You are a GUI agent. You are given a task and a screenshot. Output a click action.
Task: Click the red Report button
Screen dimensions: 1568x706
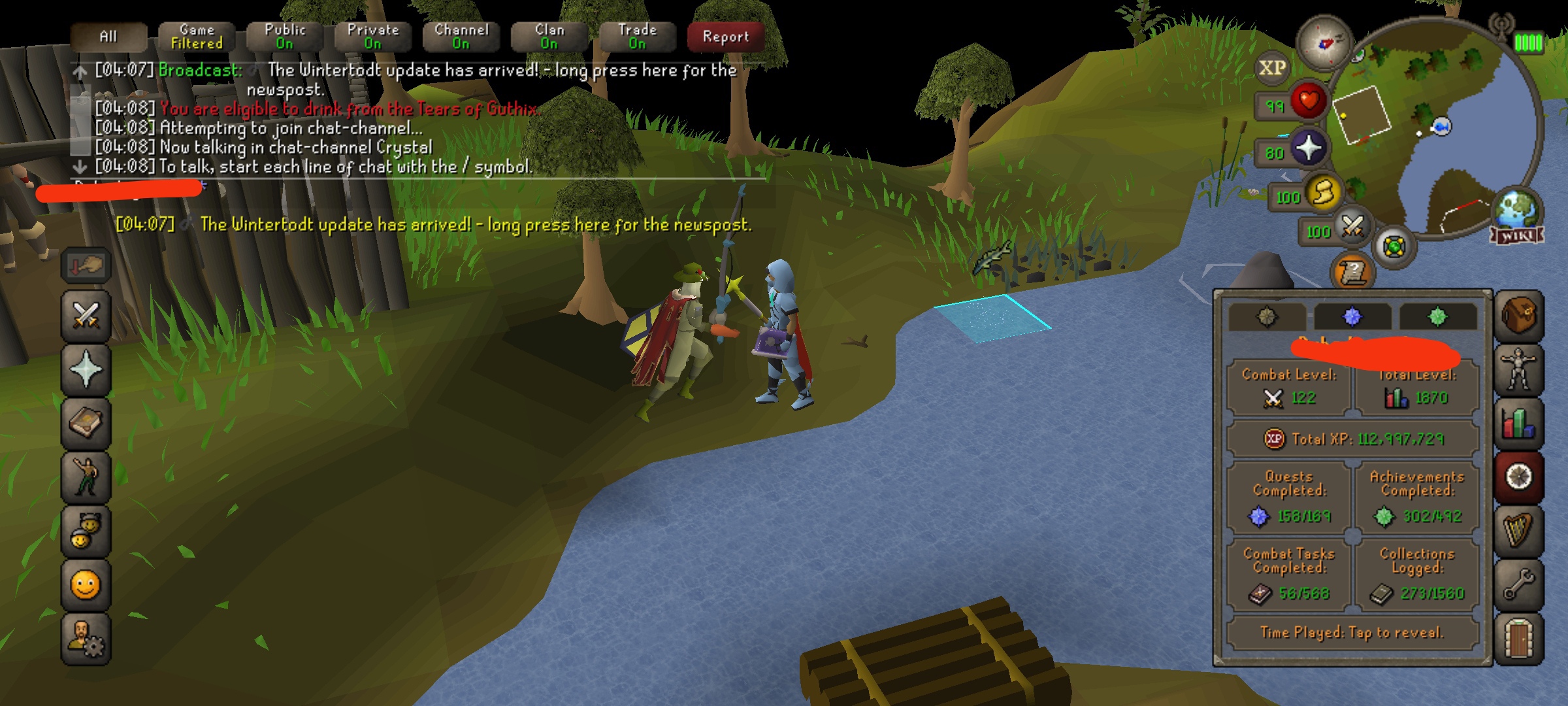pos(726,37)
